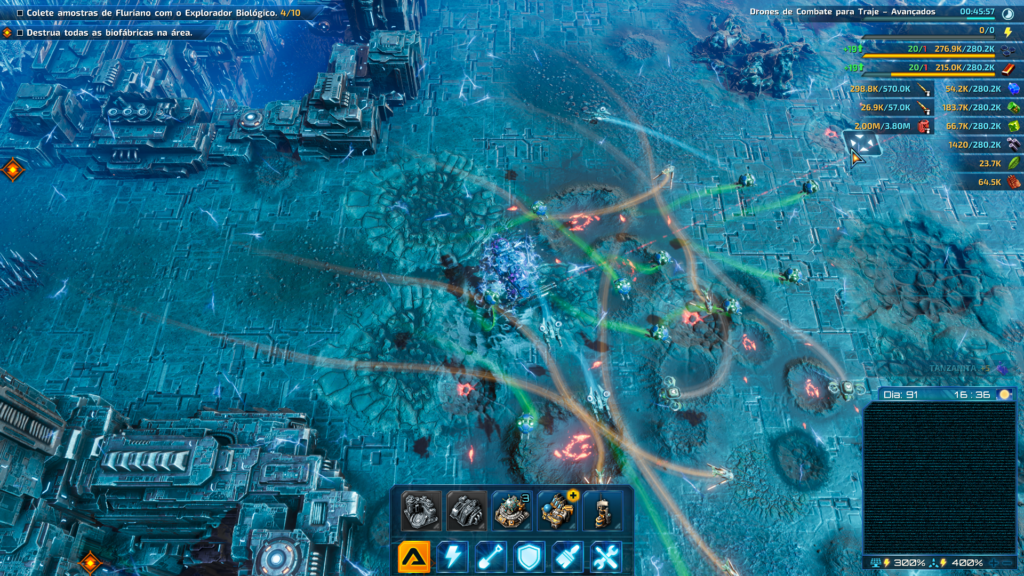1024x576 pixels.
Task: Select the first grayed-out building slot
Action: pyautogui.click(x=421, y=510)
